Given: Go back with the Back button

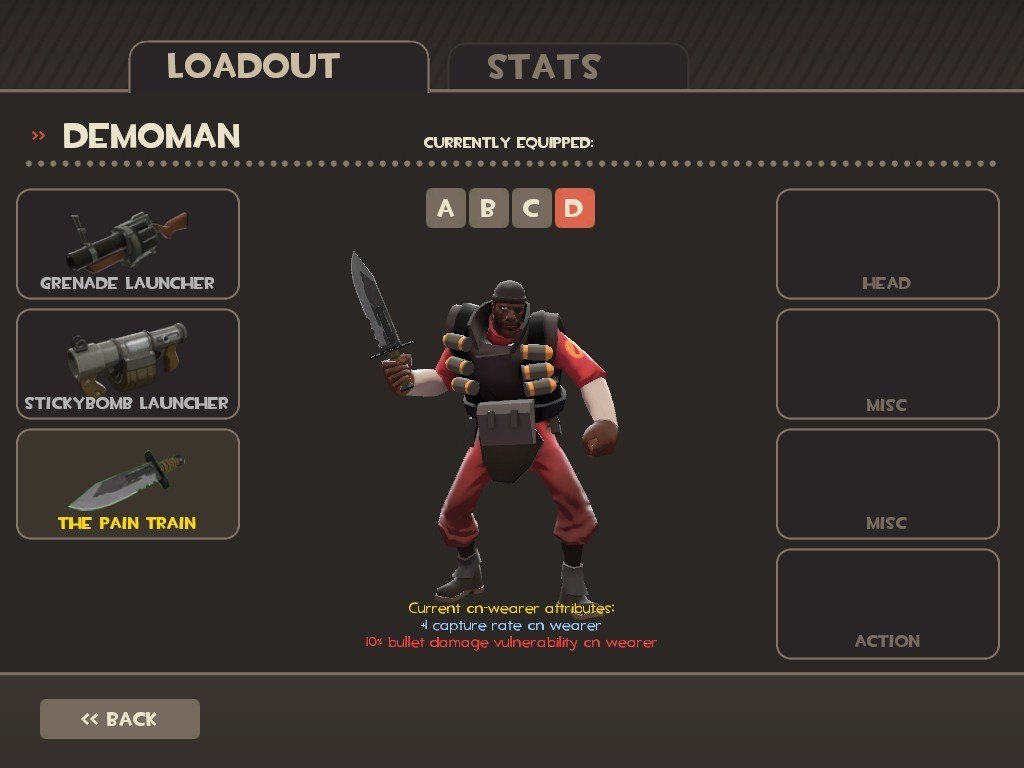Looking at the screenshot, I should 120,719.
